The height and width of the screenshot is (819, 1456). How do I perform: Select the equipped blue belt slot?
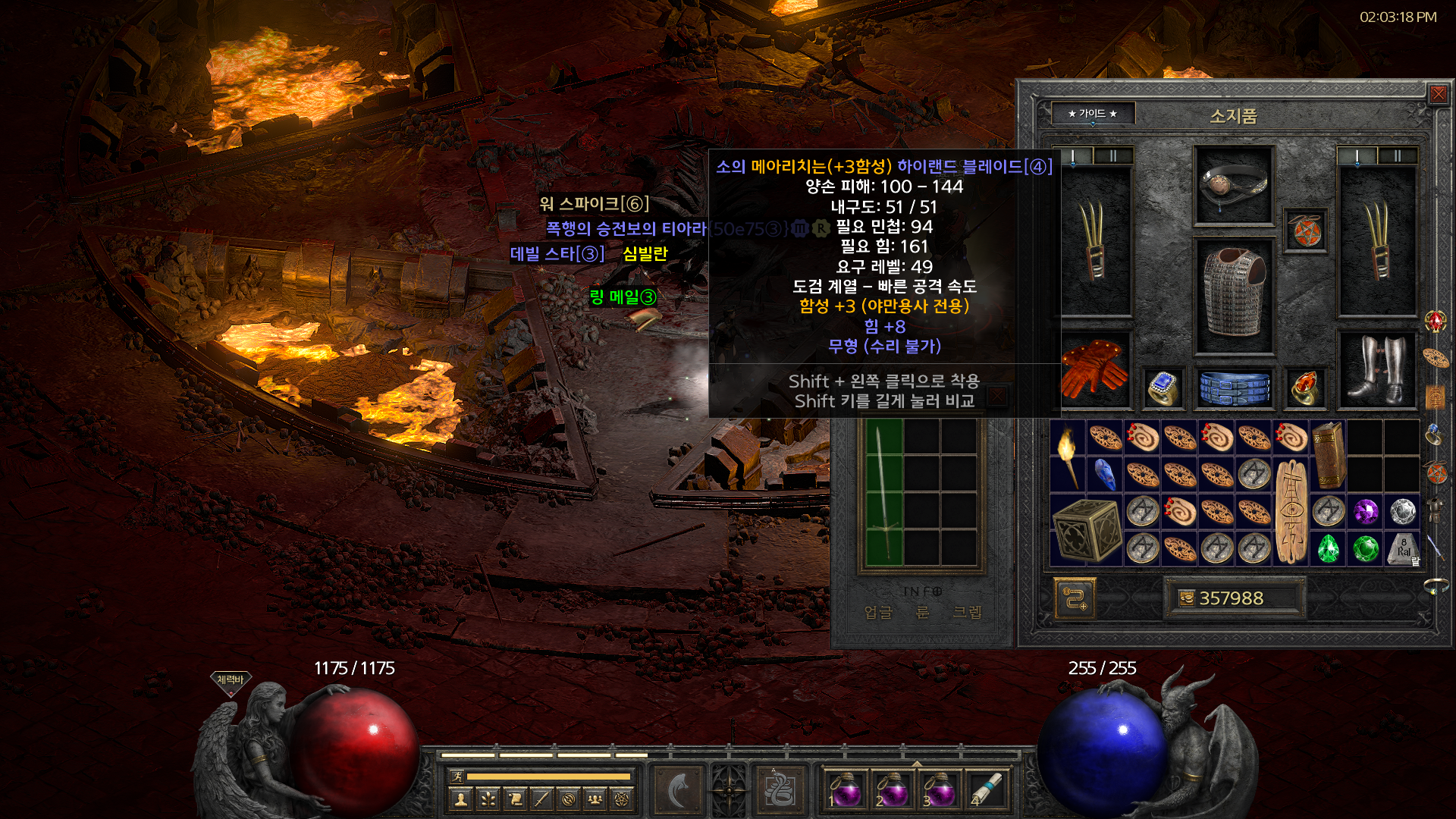pos(1233,388)
